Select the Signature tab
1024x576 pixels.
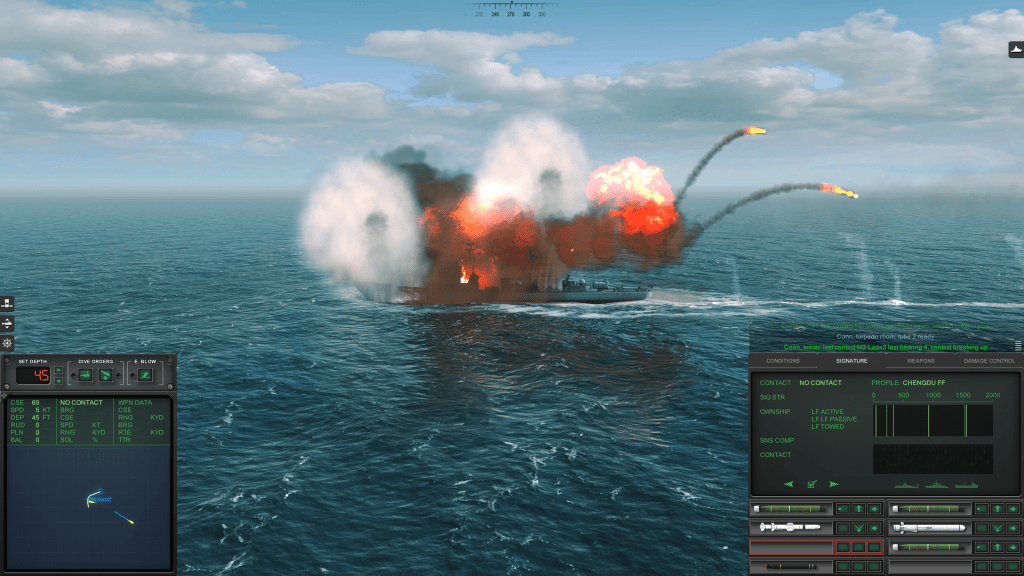pyautogui.click(x=851, y=360)
